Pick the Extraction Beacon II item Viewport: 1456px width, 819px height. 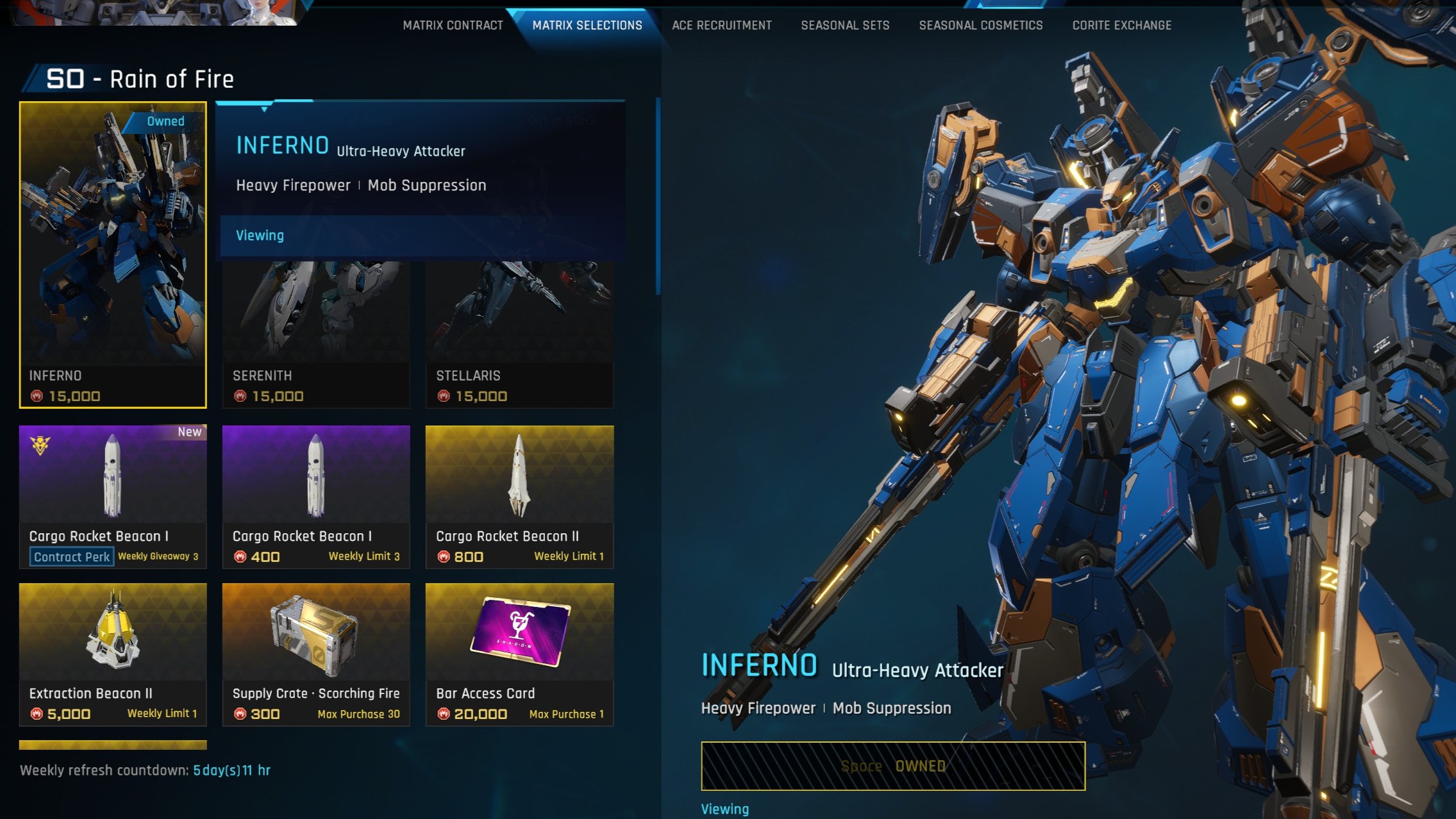113,654
